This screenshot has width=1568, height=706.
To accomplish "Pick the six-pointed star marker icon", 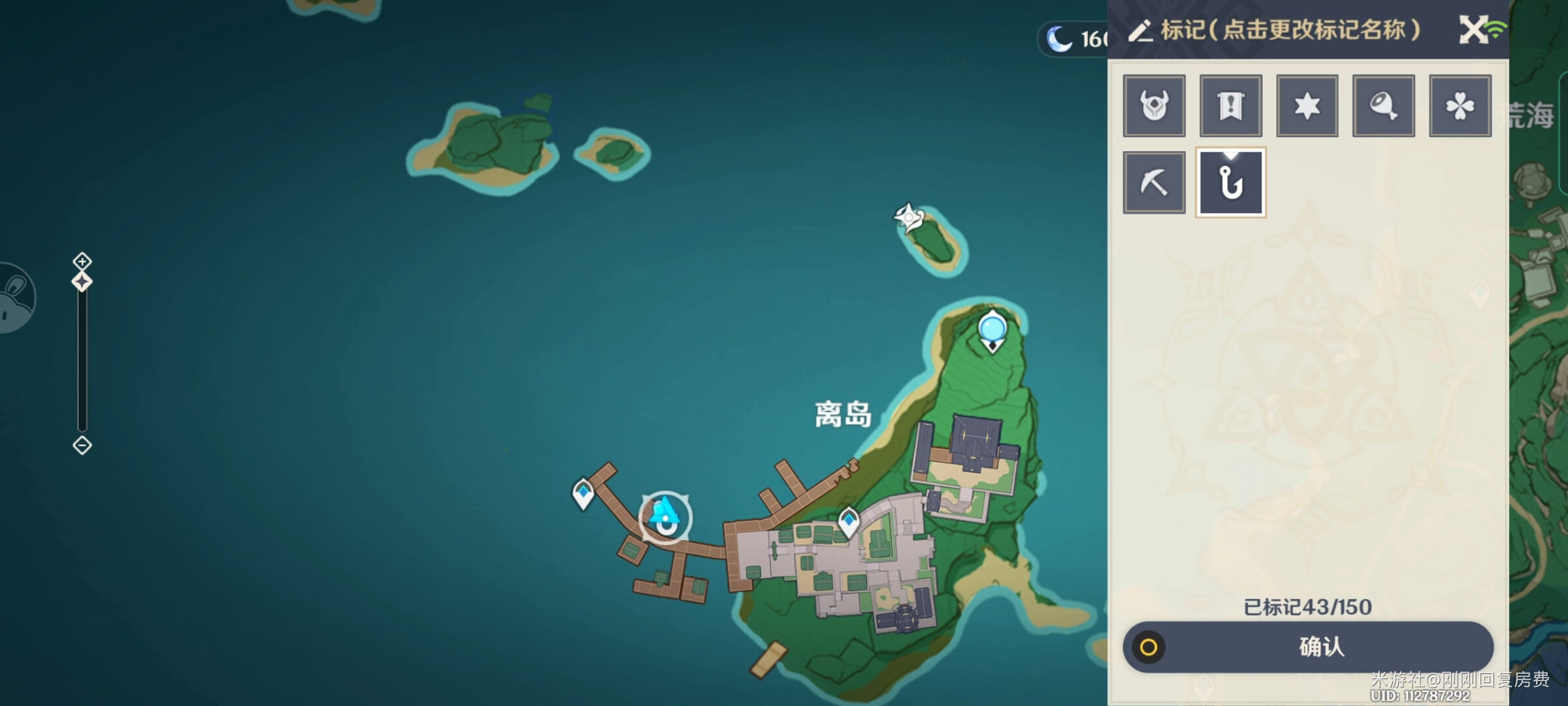I will coord(1307,106).
